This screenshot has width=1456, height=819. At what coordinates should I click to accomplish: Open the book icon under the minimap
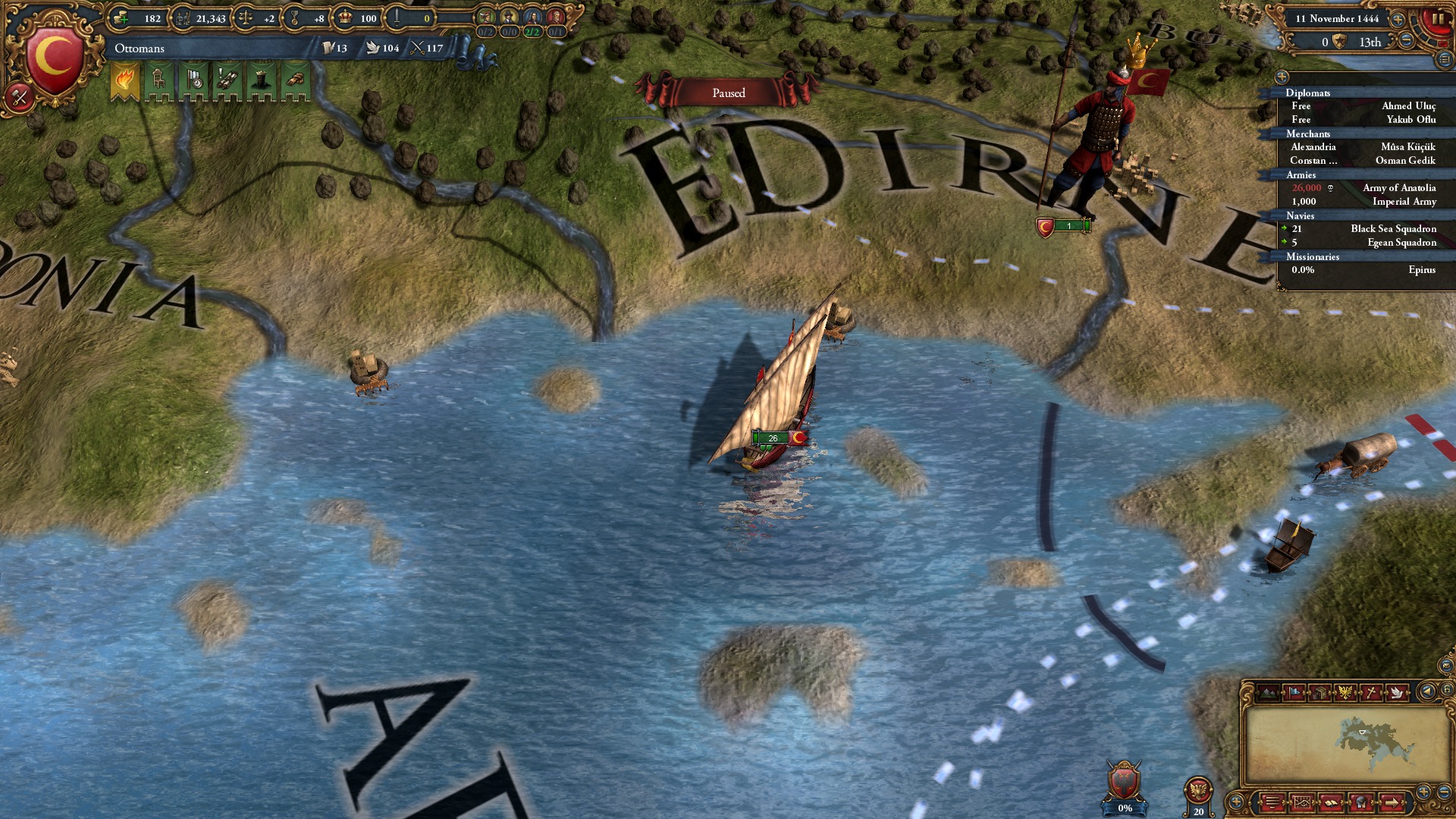click(1331, 803)
